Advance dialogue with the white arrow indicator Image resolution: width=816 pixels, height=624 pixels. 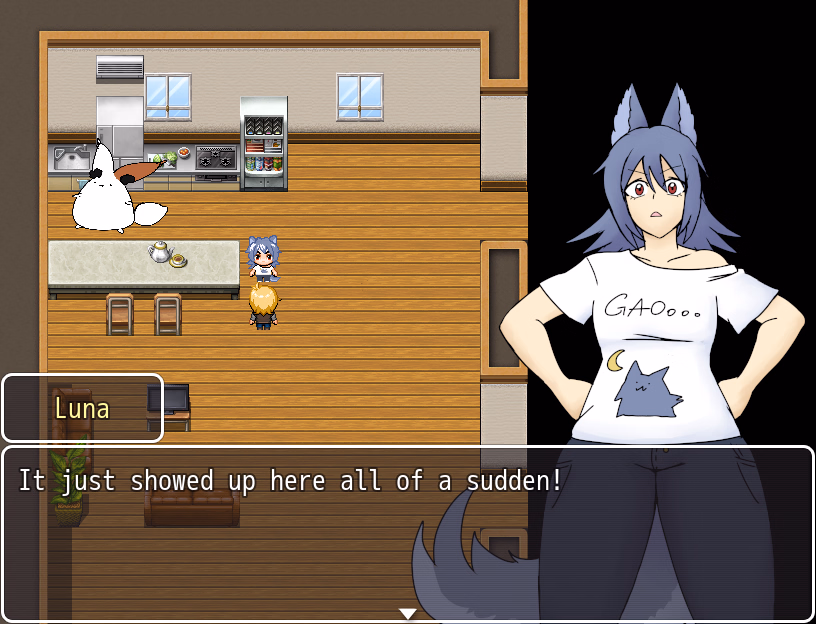[x=407, y=613]
